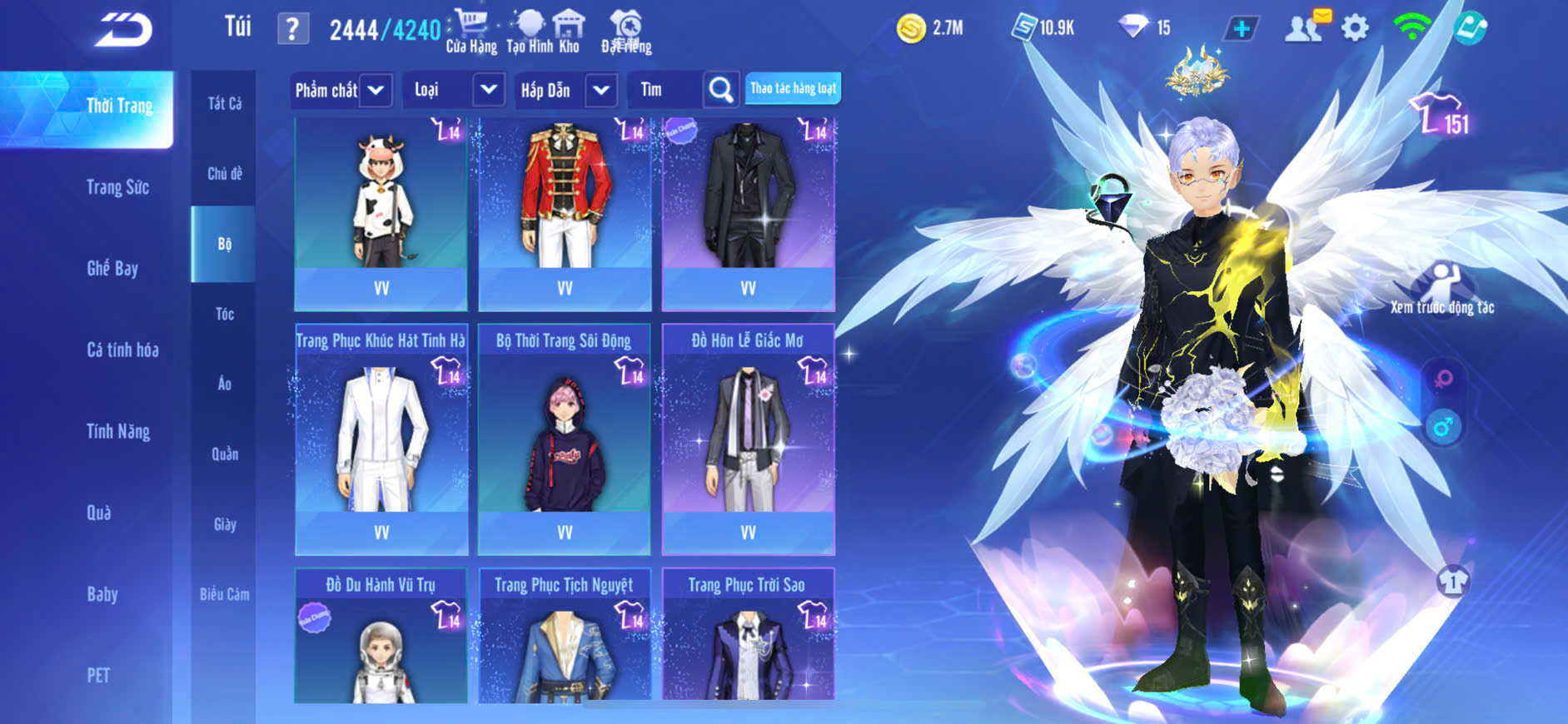Open the Phẩm chất dropdown
This screenshot has height=724, width=1568.
coord(341,90)
